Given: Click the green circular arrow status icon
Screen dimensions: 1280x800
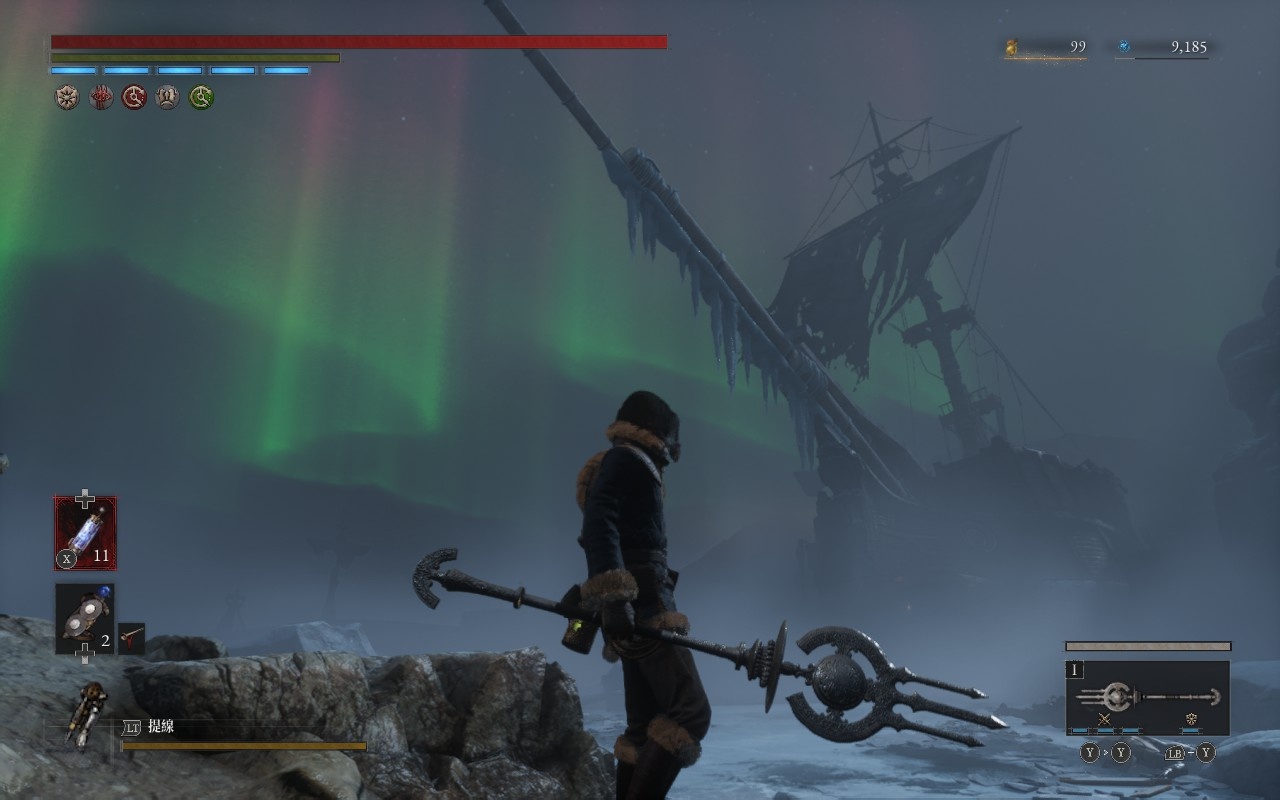Looking at the screenshot, I should (201, 97).
